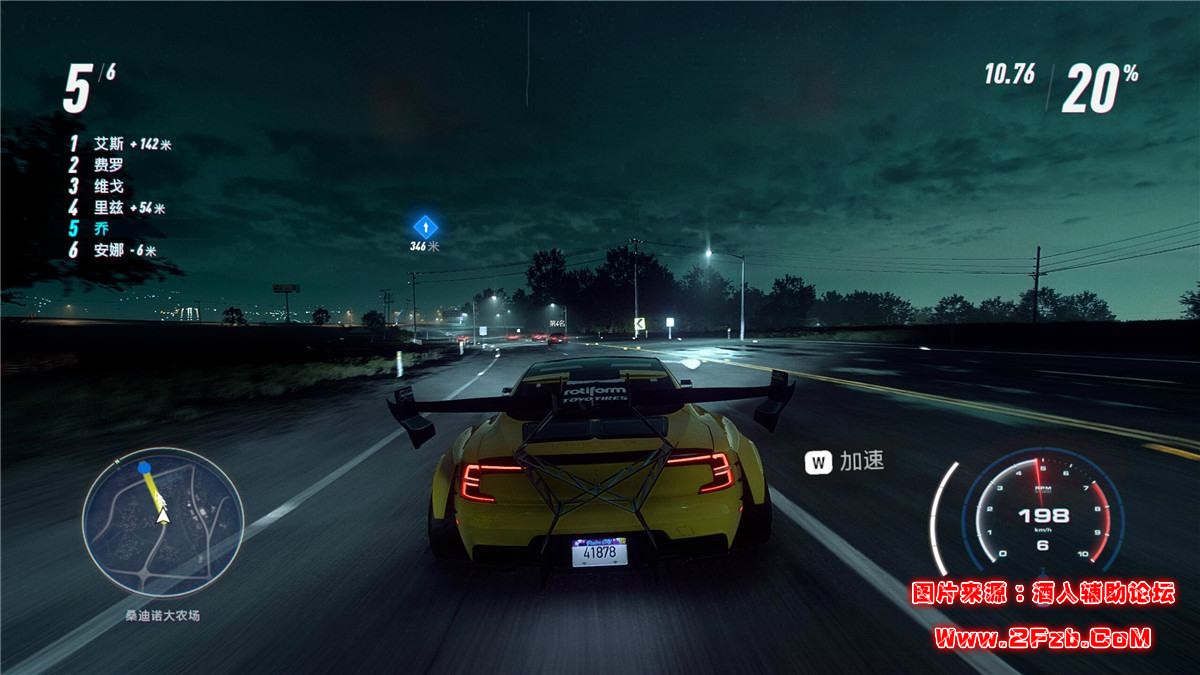Select the blue checkpoint waypoint marker
This screenshot has height=675, width=1200.
click(x=425, y=225)
